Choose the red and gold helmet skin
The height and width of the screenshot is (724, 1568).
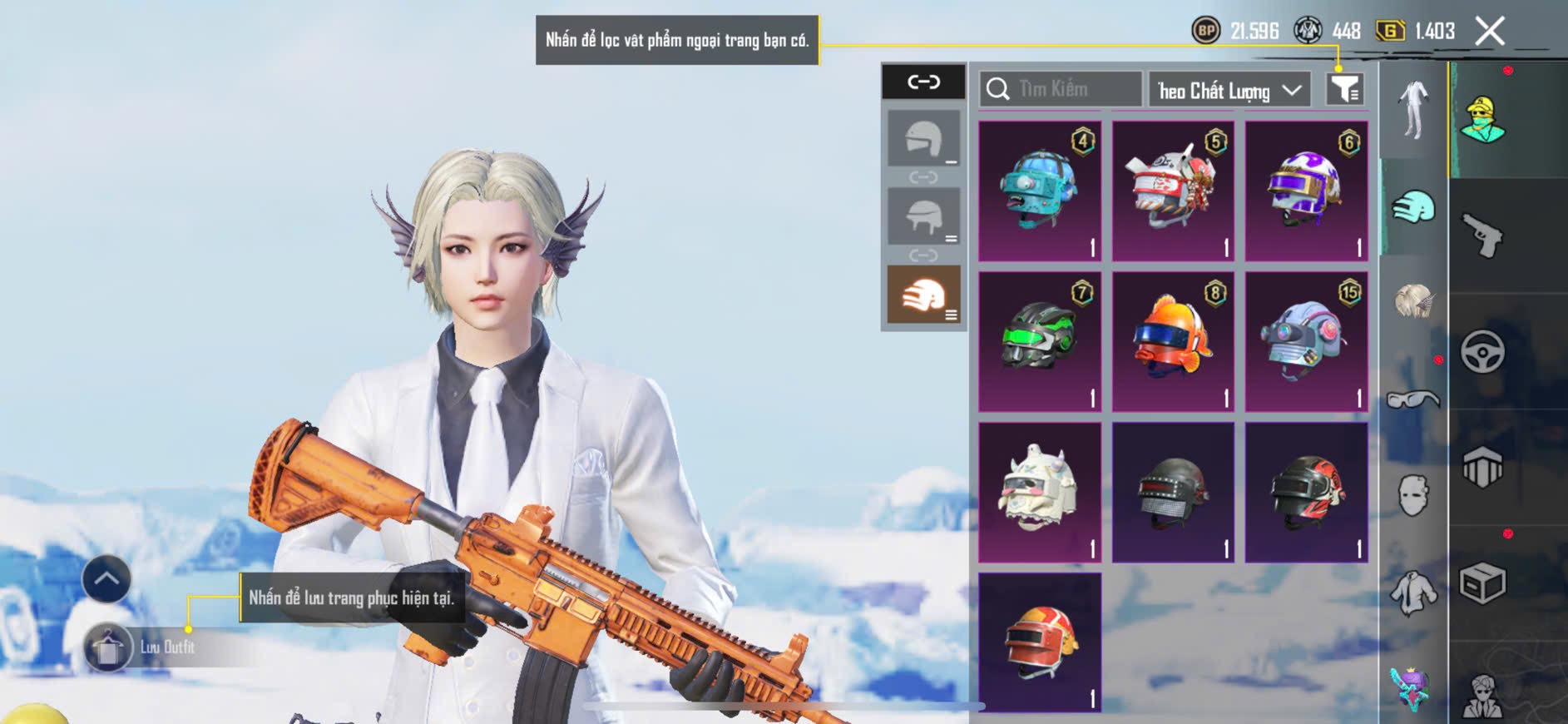(1040, 642)
